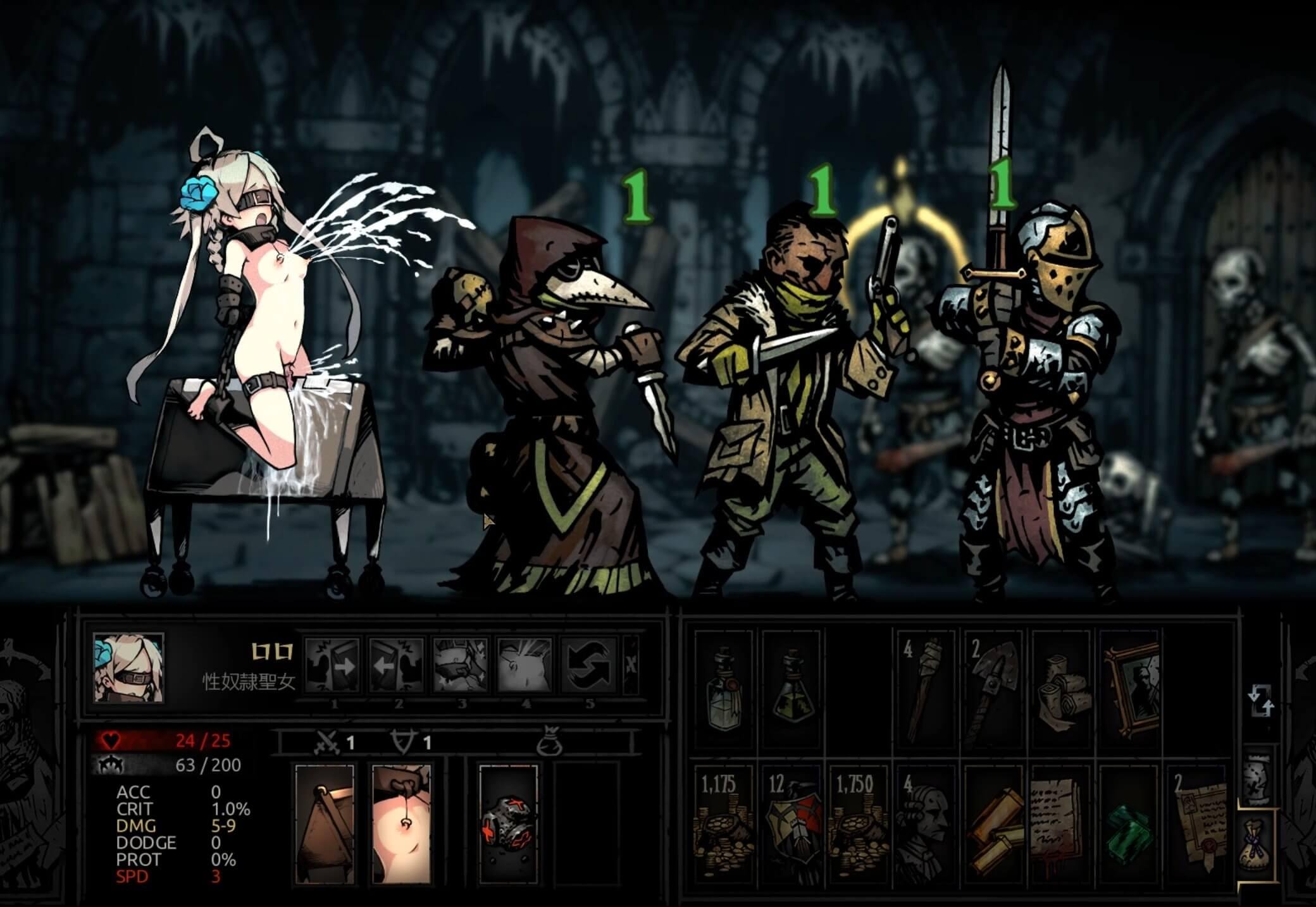Viewport: 1316px width, 907px height.
Task: Activate the circular swap arrows skill
Action: (590, 664)
